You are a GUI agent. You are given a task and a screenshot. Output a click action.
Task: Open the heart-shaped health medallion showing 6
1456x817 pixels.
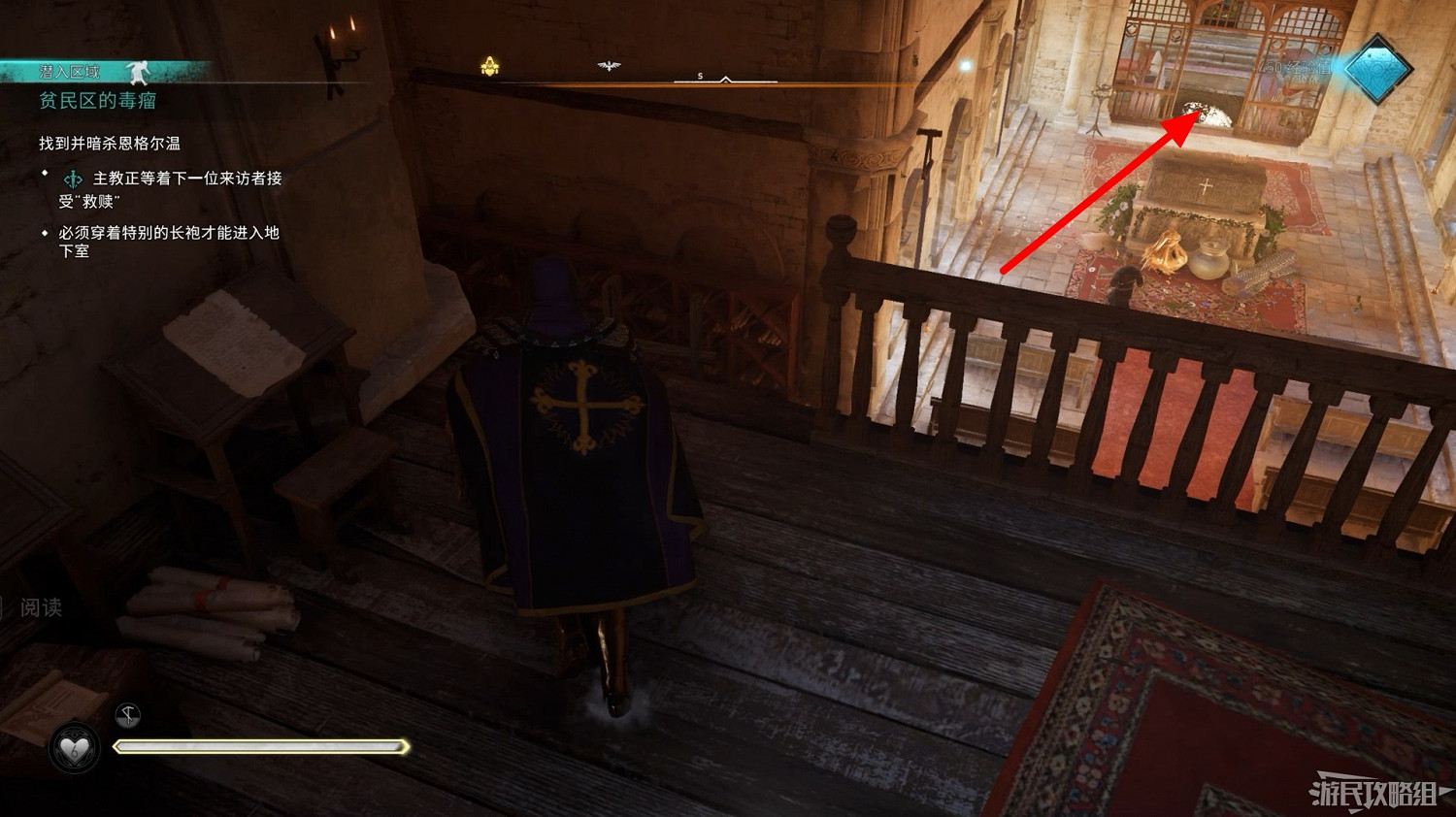coord(73,747)
